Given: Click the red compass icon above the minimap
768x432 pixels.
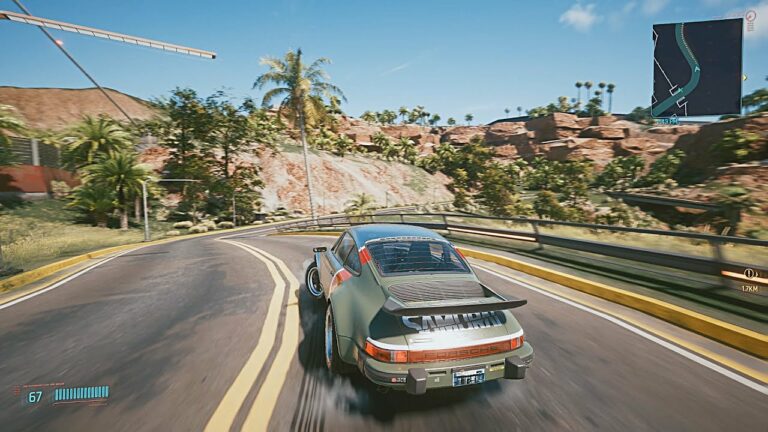Looking at the screenshot, I should coord(750,14).
